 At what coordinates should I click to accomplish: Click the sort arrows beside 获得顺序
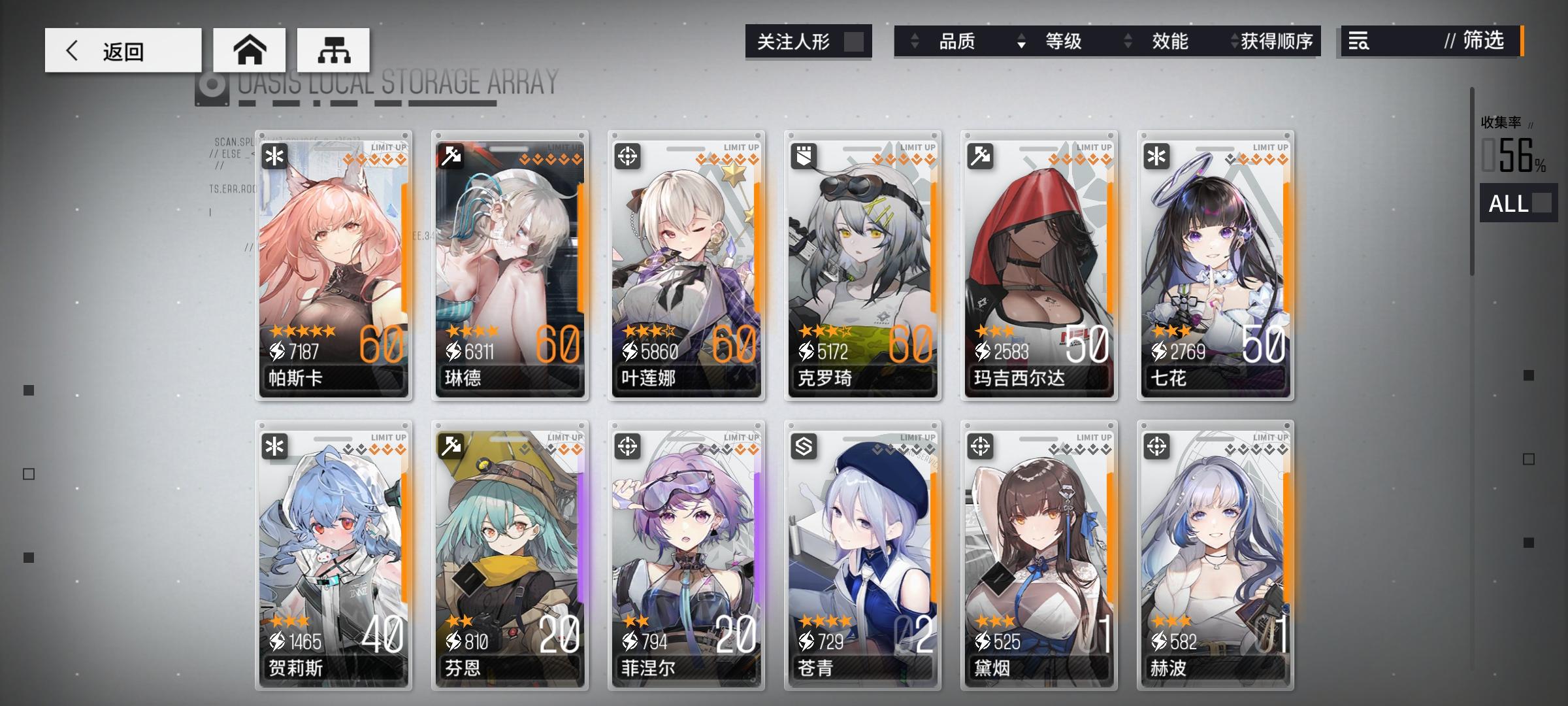(1236, 42)
